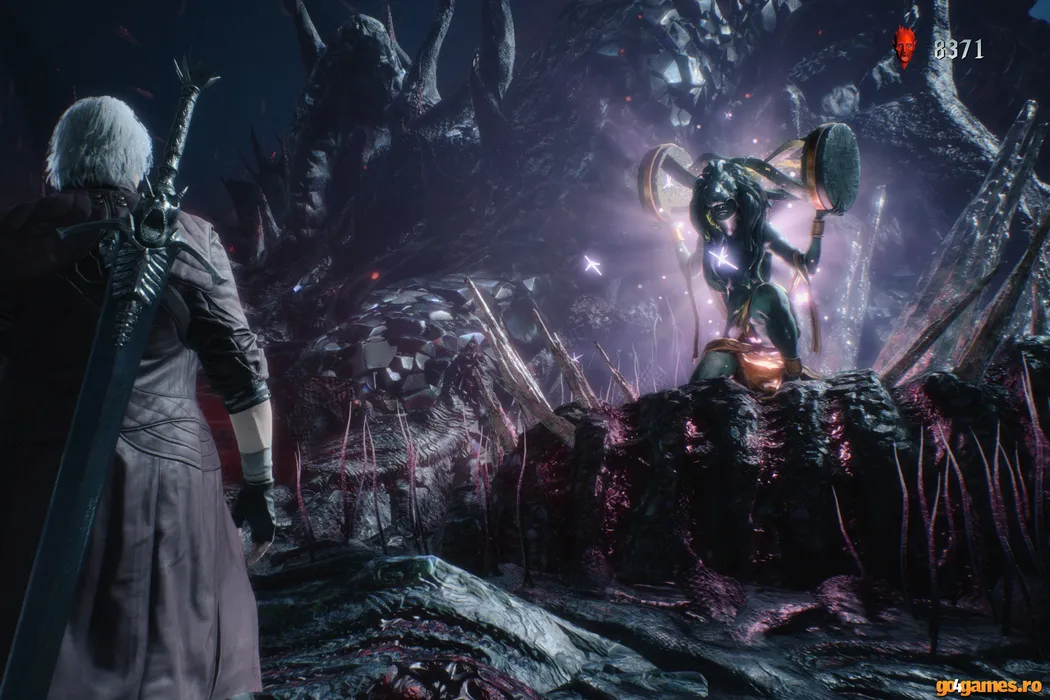
Task: Click the red orb currency icon
Action: pos(905,47)
